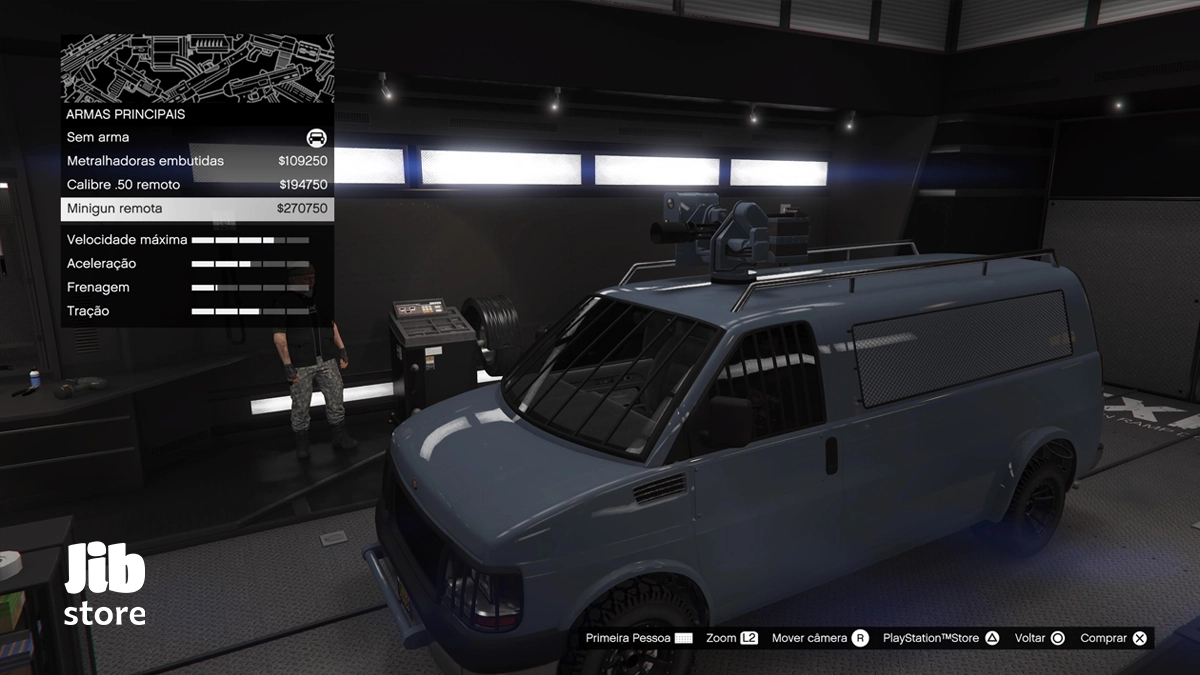
Task: Click the Jib store logo
Action: pos(105,586)
